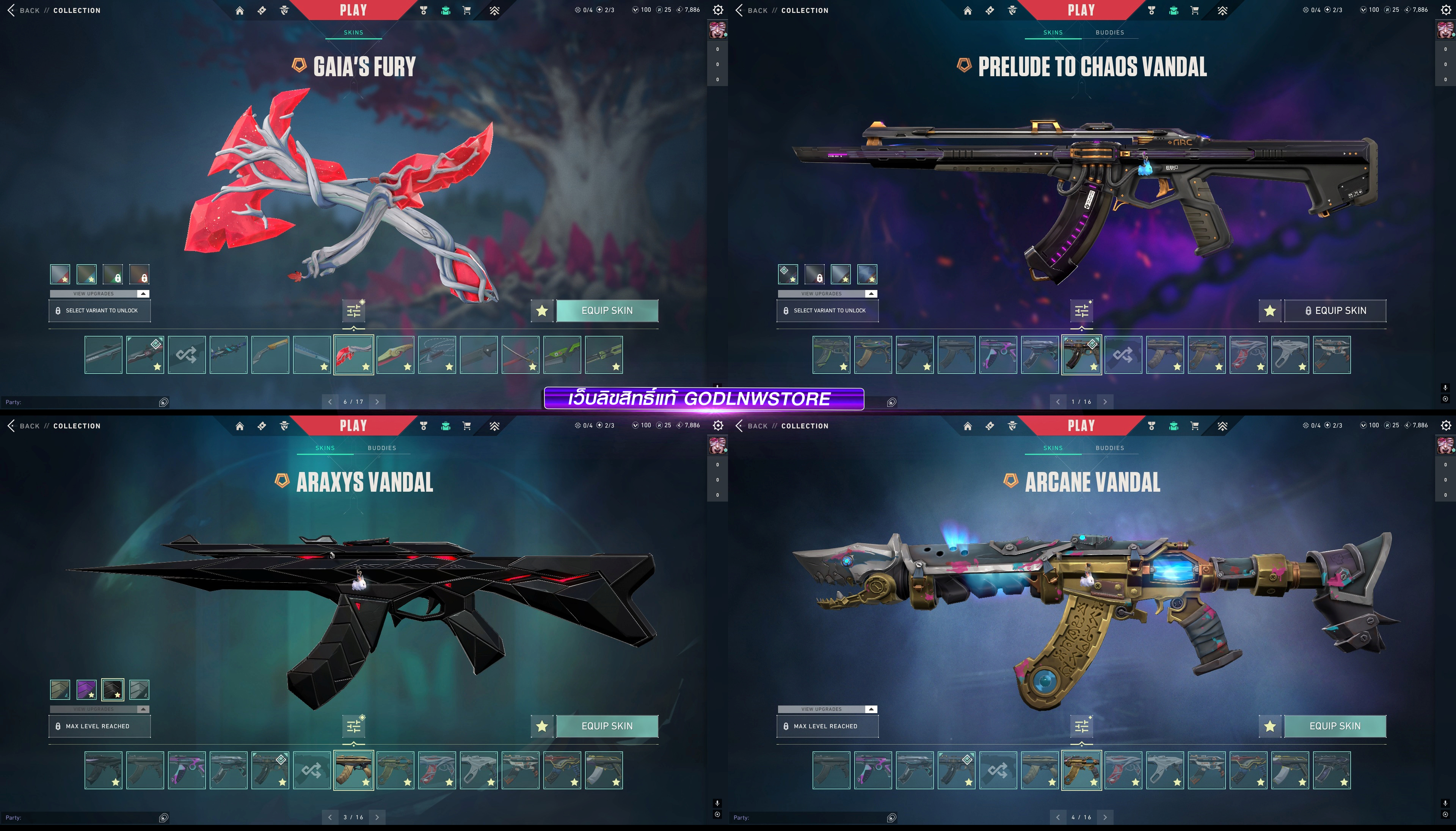Equip the Arcane Vandal skin
This screenshot has width=1456, height=831.
pyautogui.click(x=1334, y=726)
